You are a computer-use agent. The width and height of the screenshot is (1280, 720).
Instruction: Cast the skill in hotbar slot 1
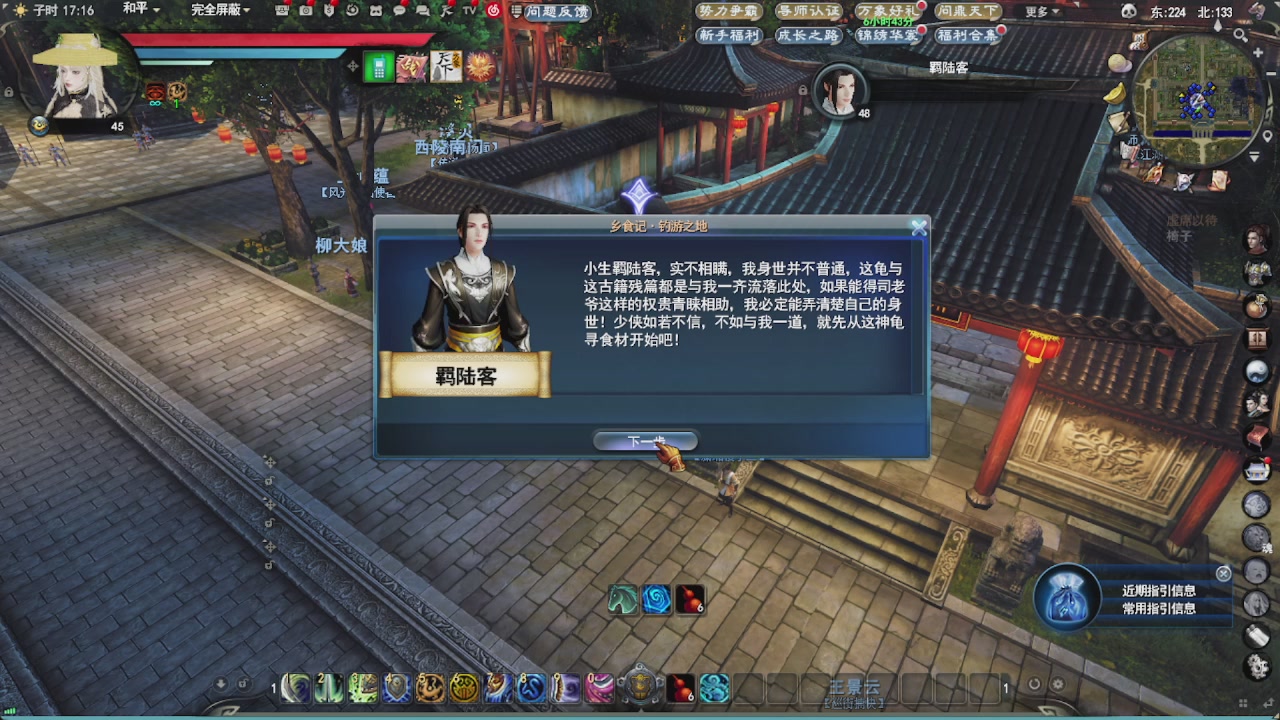click(x=295, y=688)
